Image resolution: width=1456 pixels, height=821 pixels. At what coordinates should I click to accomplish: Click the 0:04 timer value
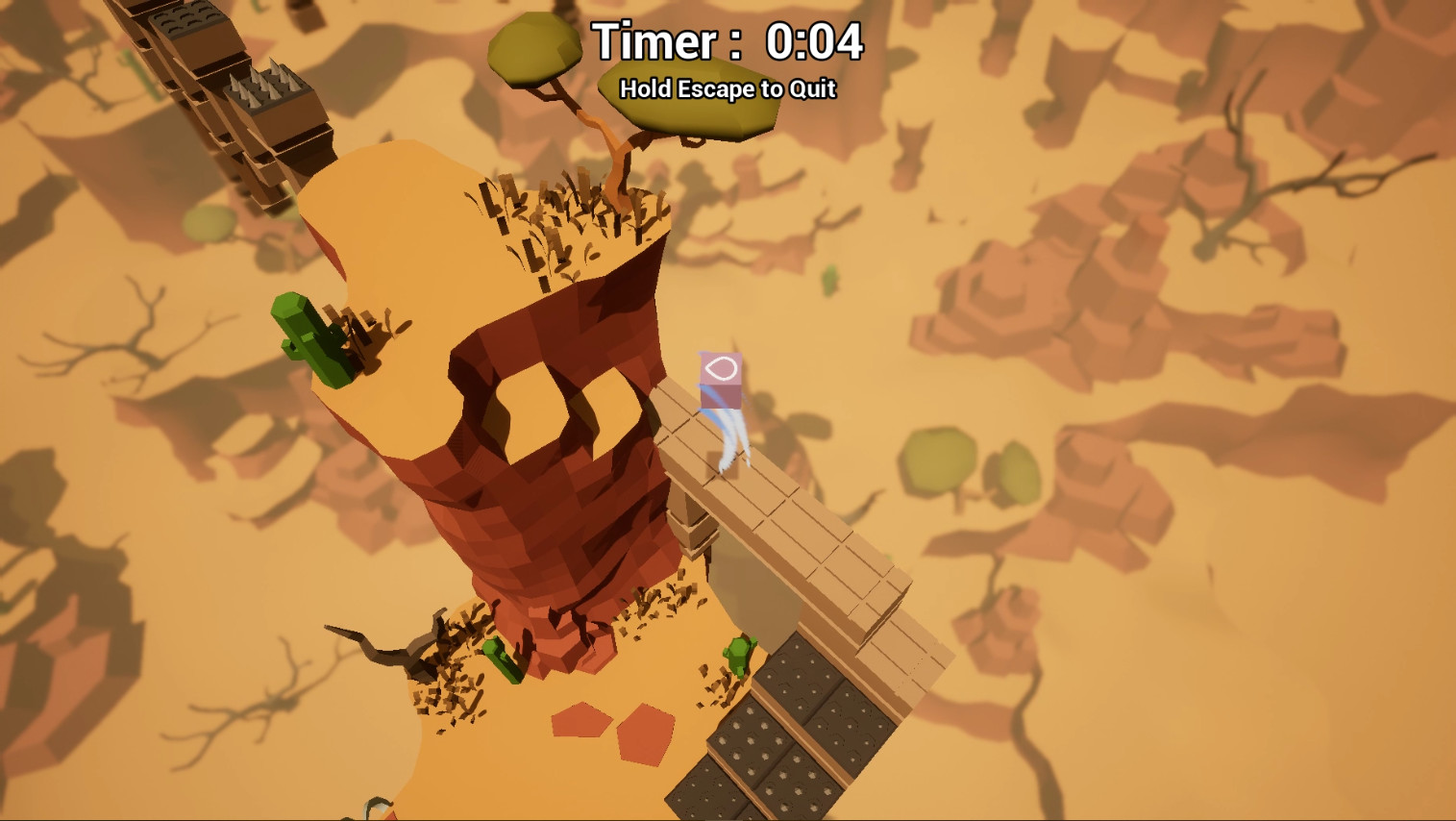click(x=815, y=40)
